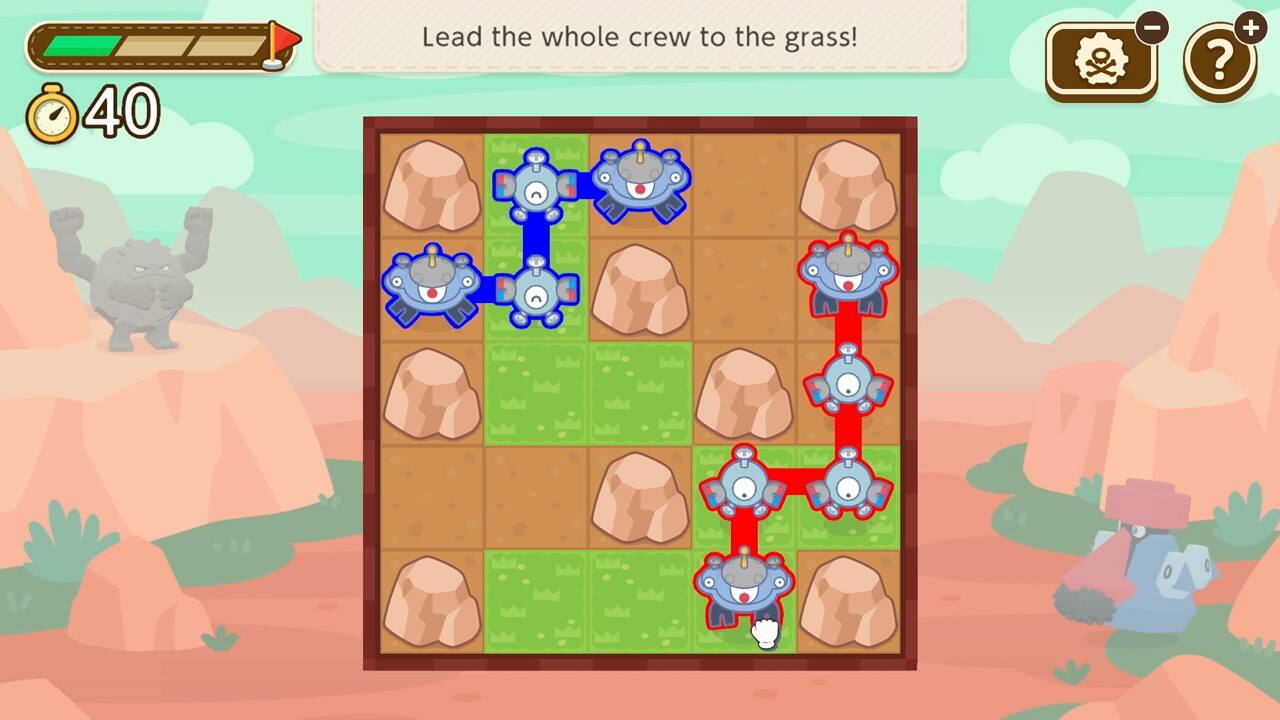Screen dimensions: 1280x720
Task: Click the banner reading 'Lead the whole crew to the grass!'
Action: click(x=640, y=37)
